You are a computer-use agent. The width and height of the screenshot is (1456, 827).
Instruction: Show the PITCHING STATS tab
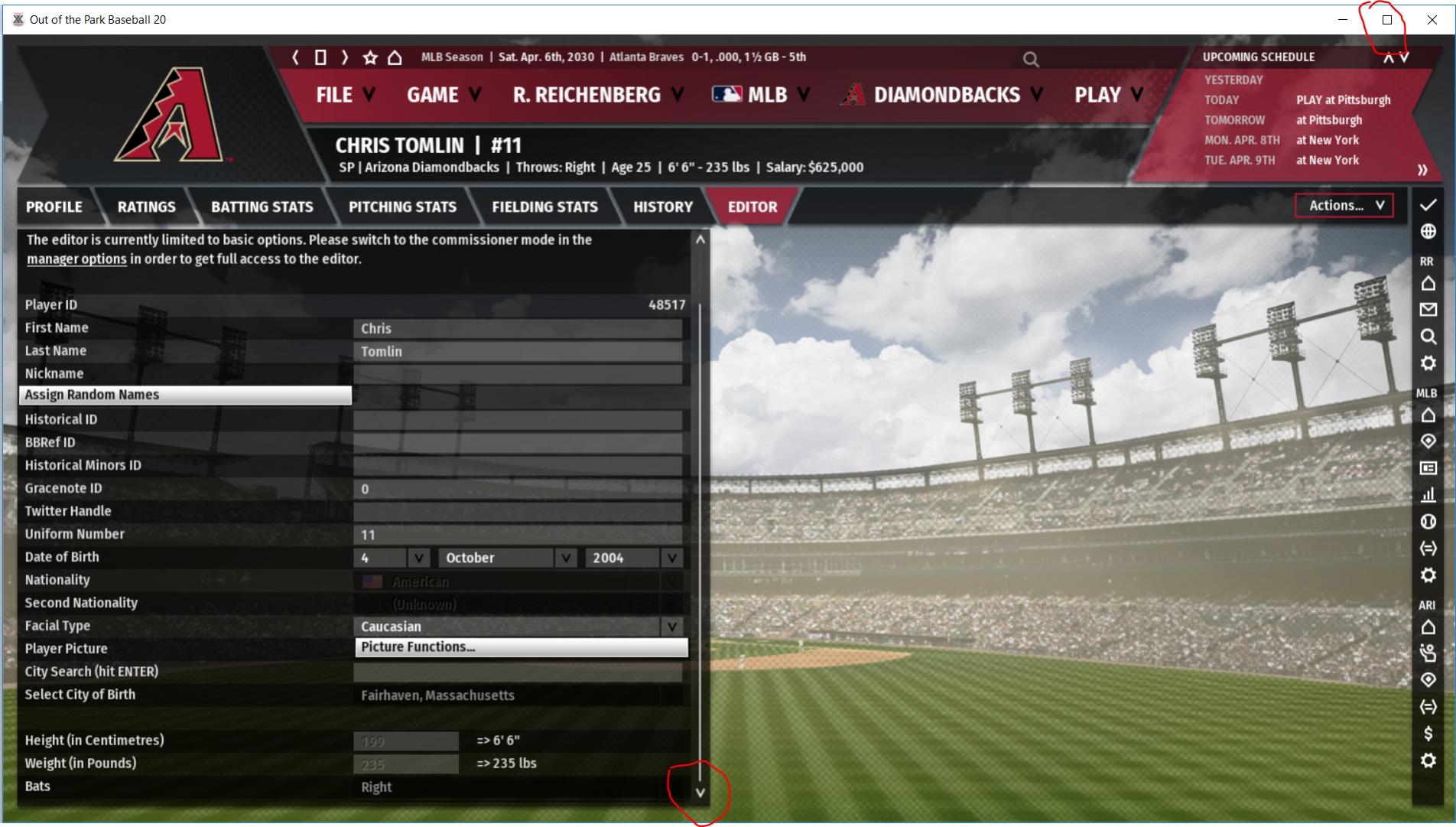click(402, 207)
